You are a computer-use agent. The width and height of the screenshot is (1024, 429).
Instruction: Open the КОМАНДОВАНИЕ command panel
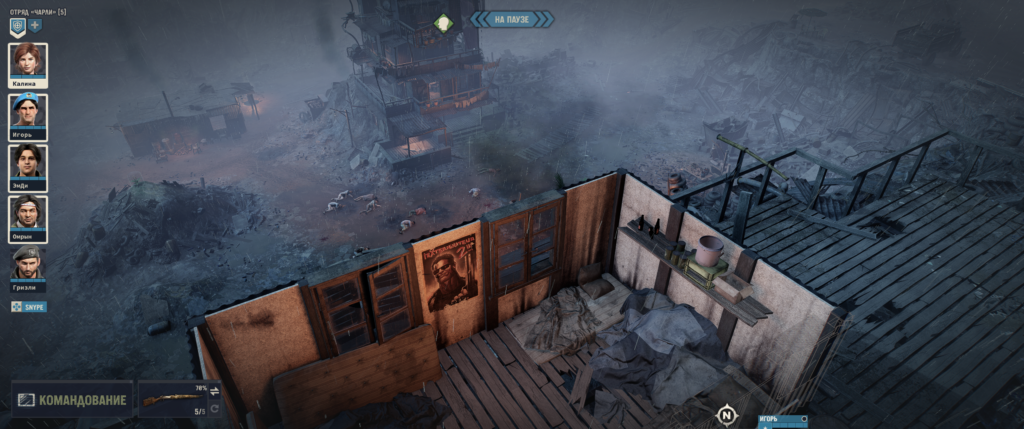pyautogui.click(x=72, y=400)
